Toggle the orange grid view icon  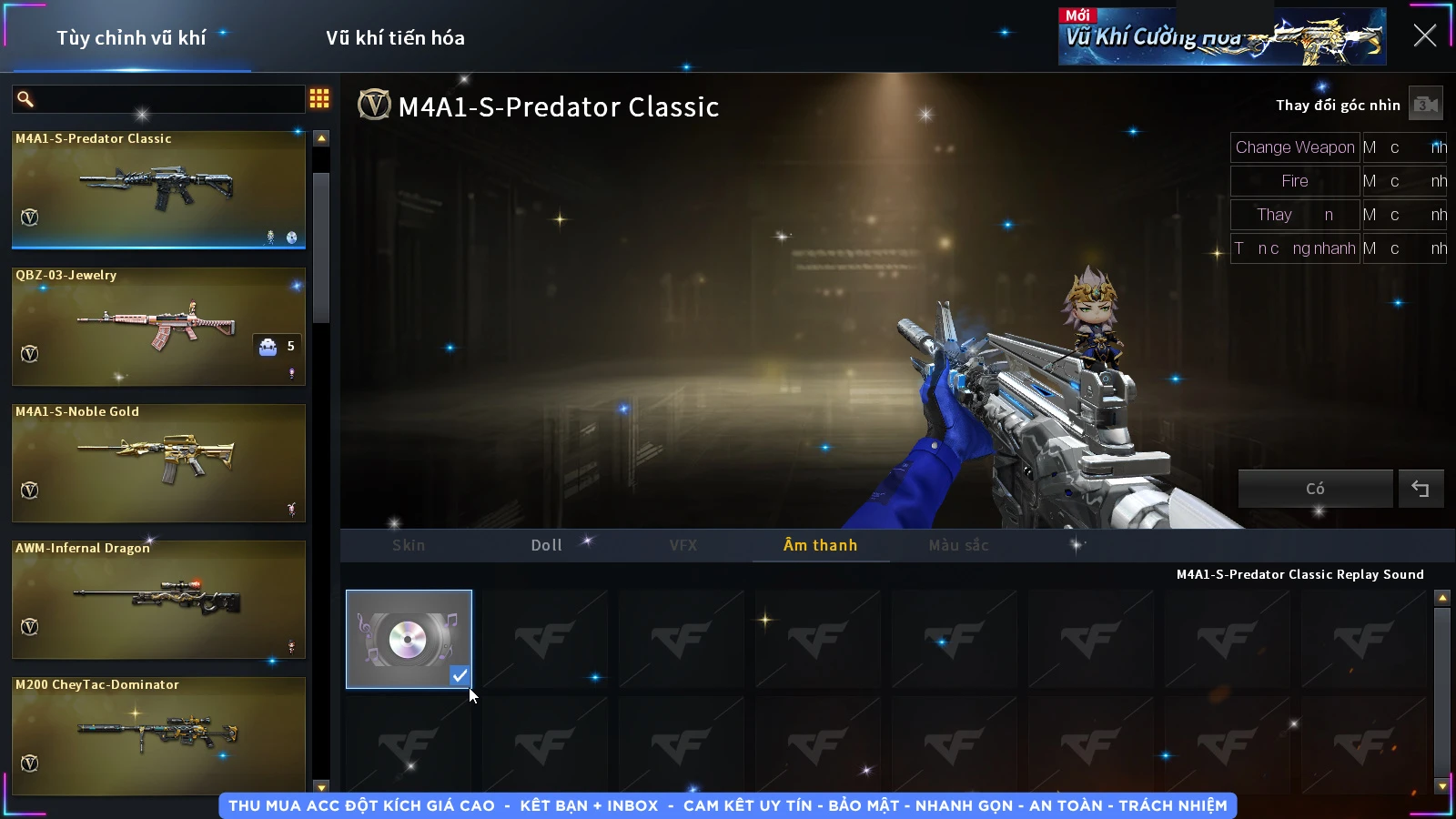[x=319, y=98]
